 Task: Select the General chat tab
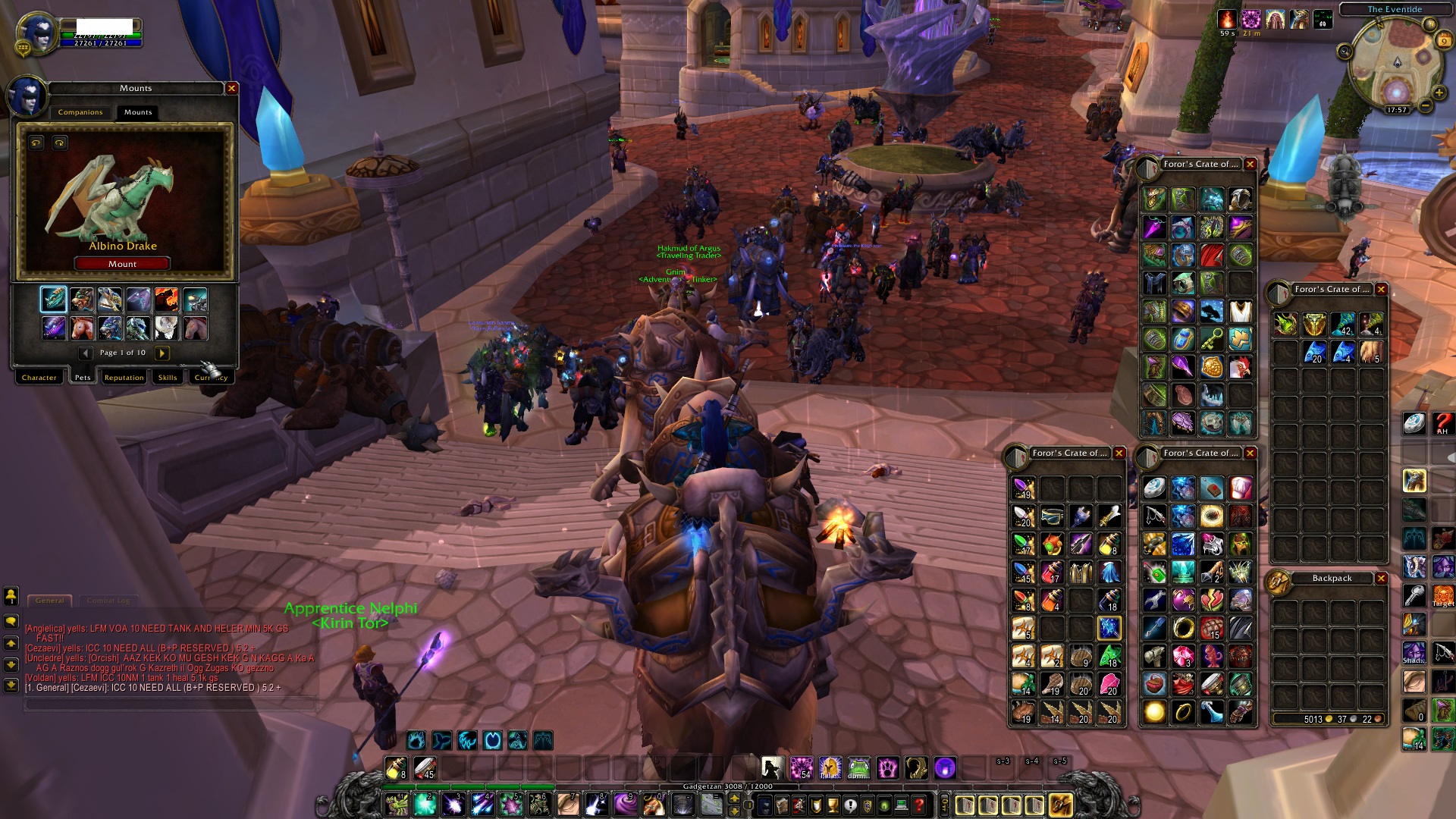50,601
